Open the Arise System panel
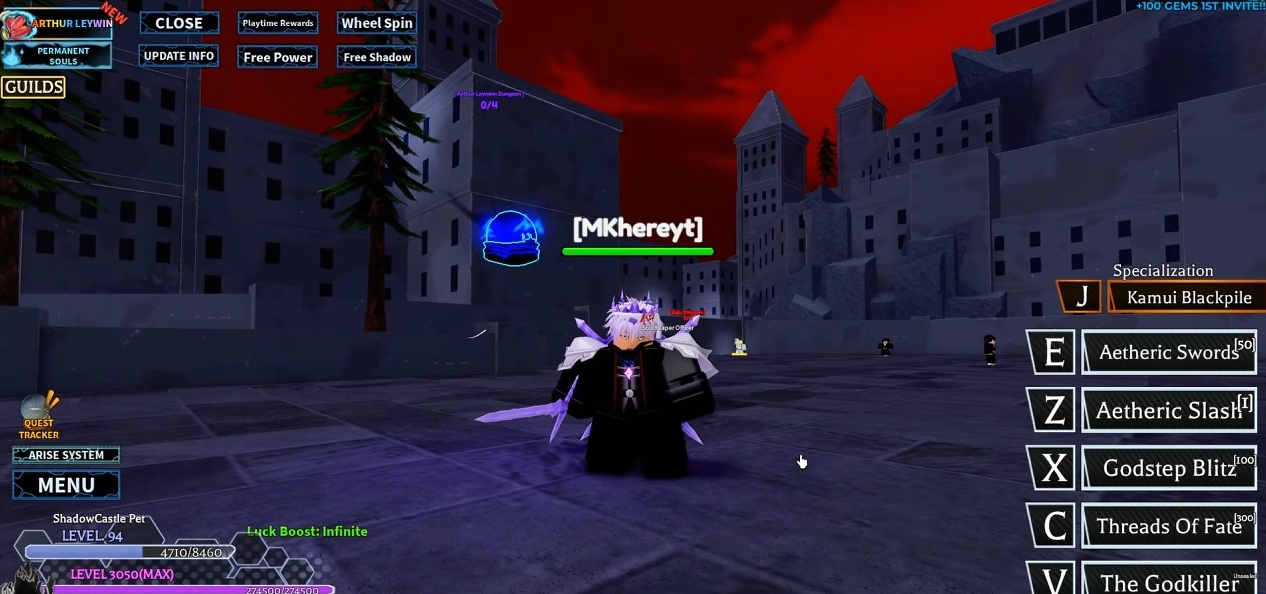Viewport: 1266px width, 594px height. pos(66,455)
